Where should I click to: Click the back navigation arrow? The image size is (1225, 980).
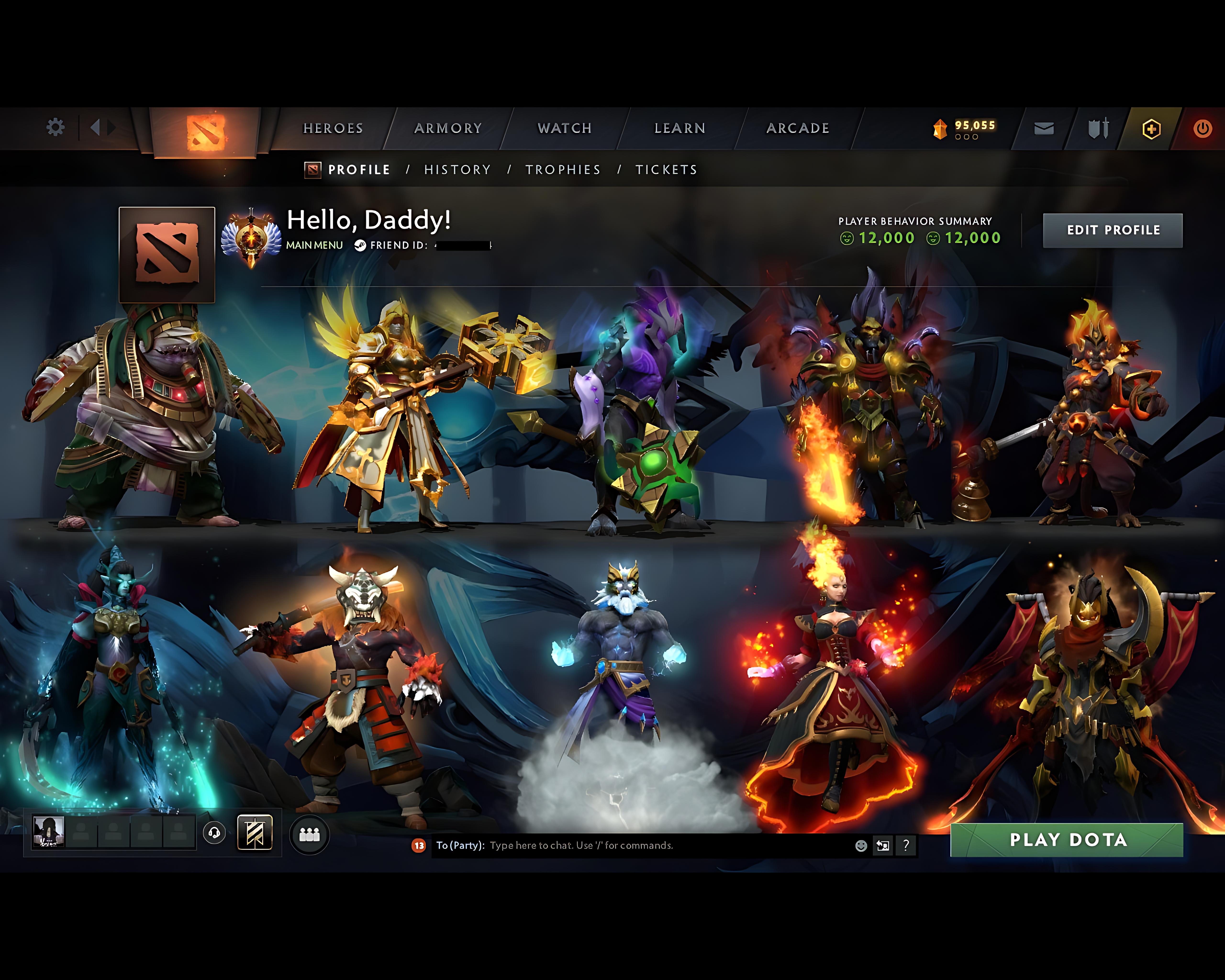pyautogui.click(x=95, y=128)
